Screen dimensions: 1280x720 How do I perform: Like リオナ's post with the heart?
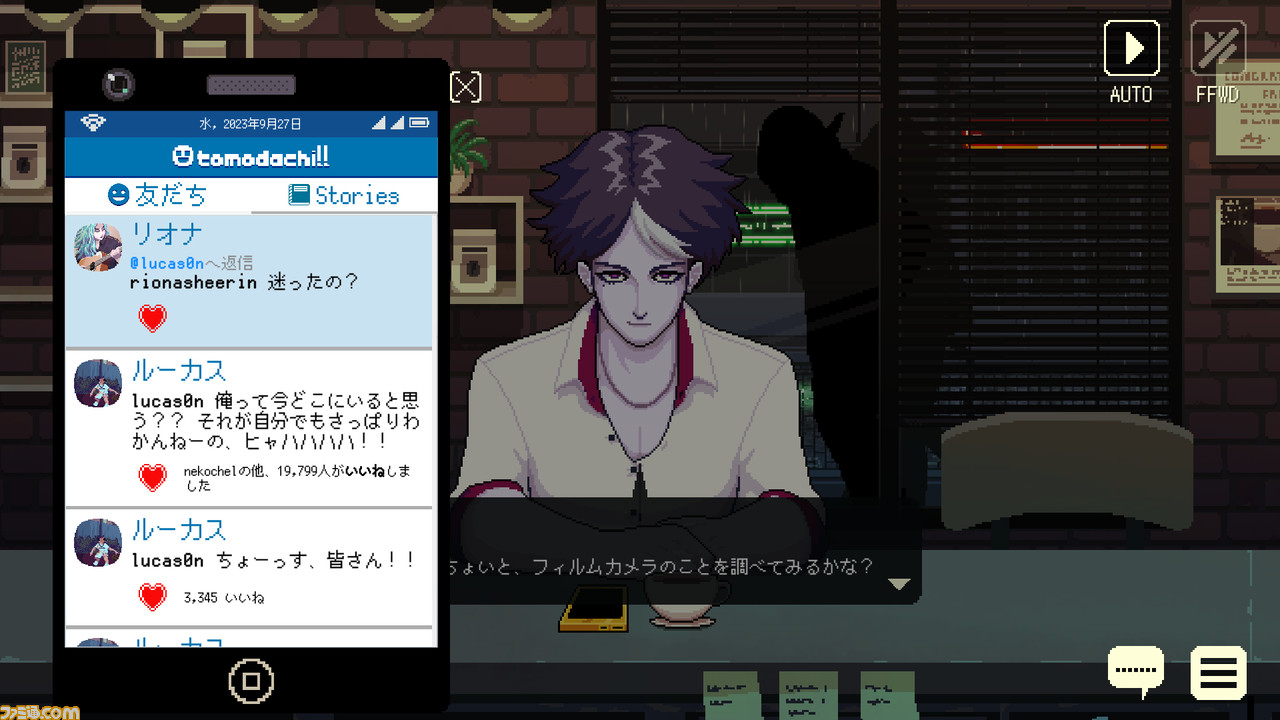pos(151,318)
